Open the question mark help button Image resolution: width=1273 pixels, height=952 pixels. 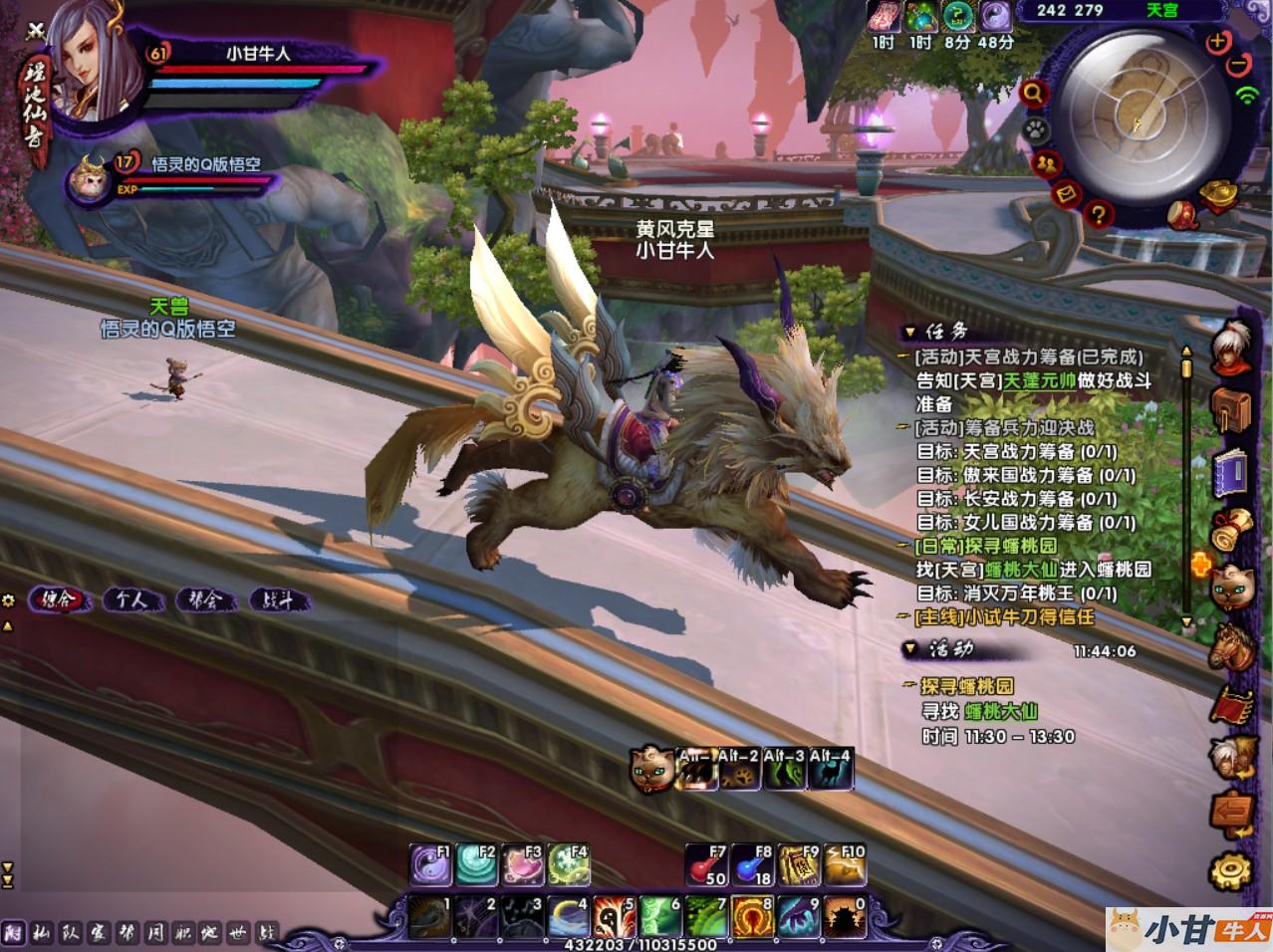pyautogui.click(x=1097, y=212)
